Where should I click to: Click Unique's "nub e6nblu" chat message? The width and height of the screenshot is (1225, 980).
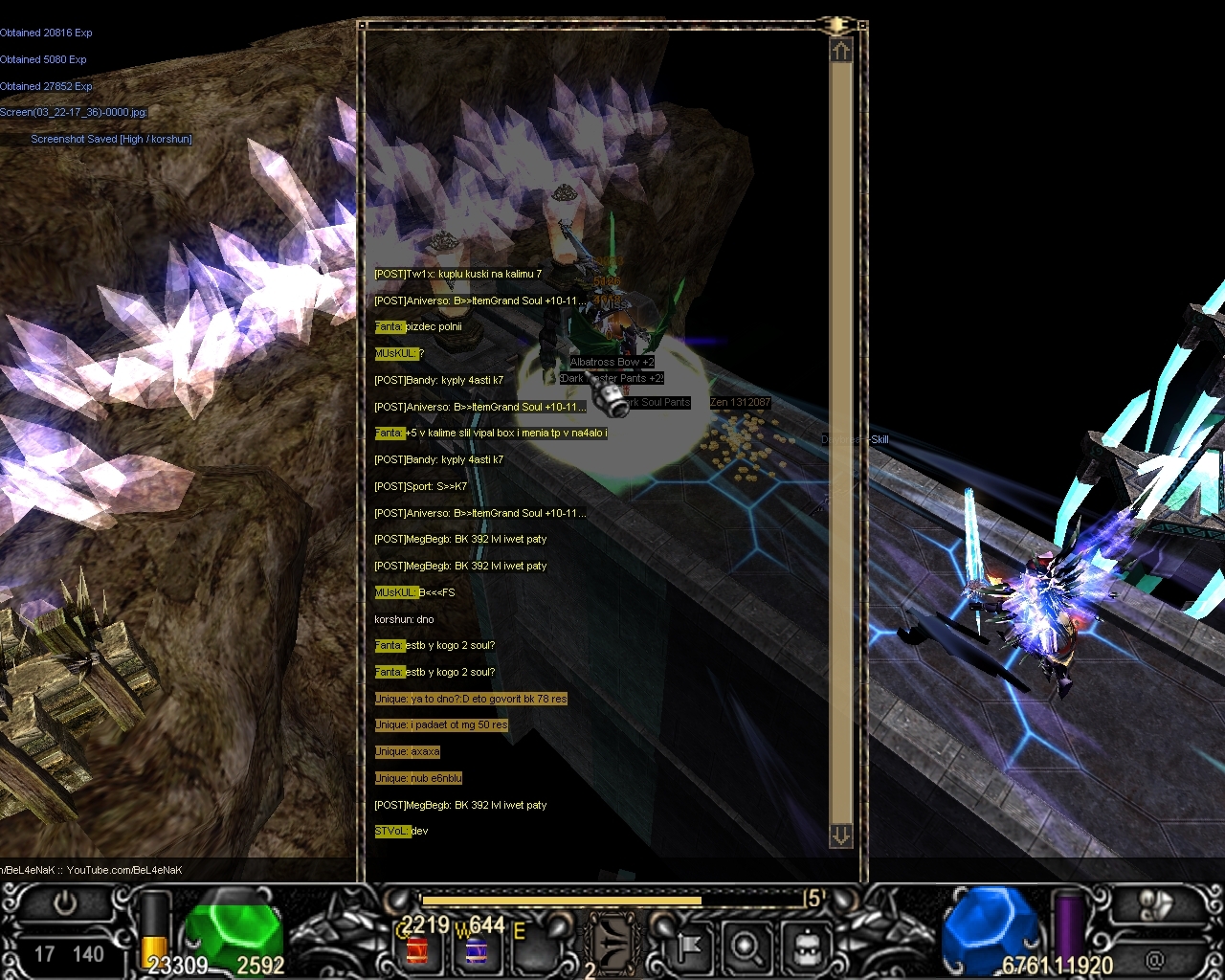click(x=418, y=778)
